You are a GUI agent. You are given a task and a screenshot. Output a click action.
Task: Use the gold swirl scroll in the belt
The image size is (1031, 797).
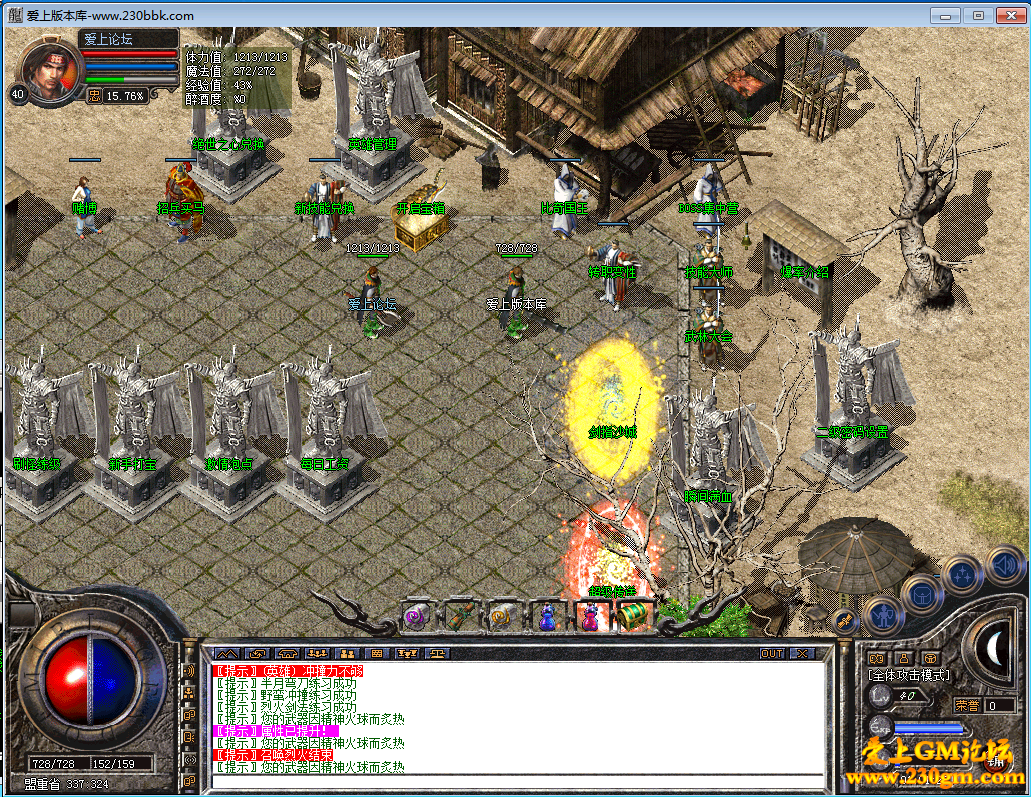click(x=503, y=616)
